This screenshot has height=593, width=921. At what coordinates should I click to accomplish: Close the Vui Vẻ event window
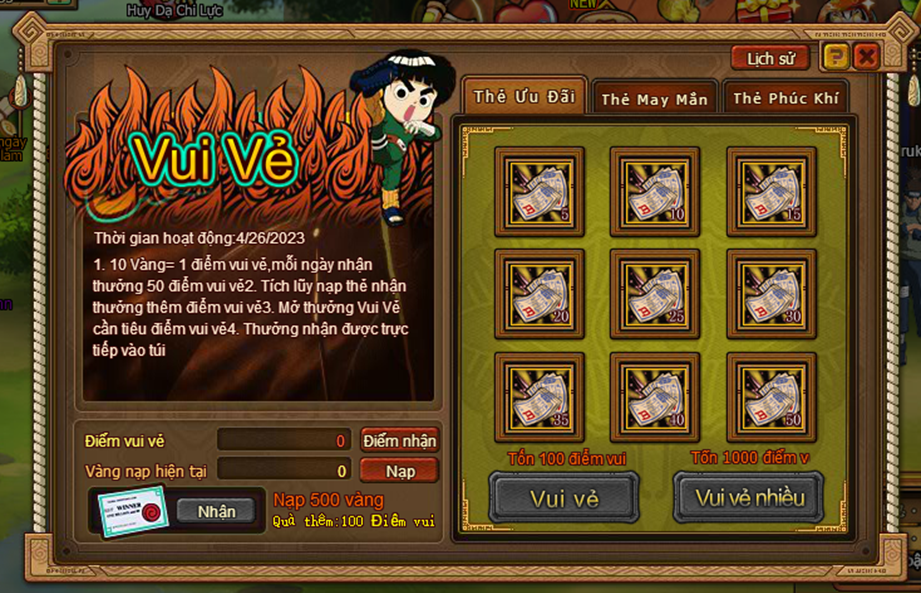[x=866, y=57]
